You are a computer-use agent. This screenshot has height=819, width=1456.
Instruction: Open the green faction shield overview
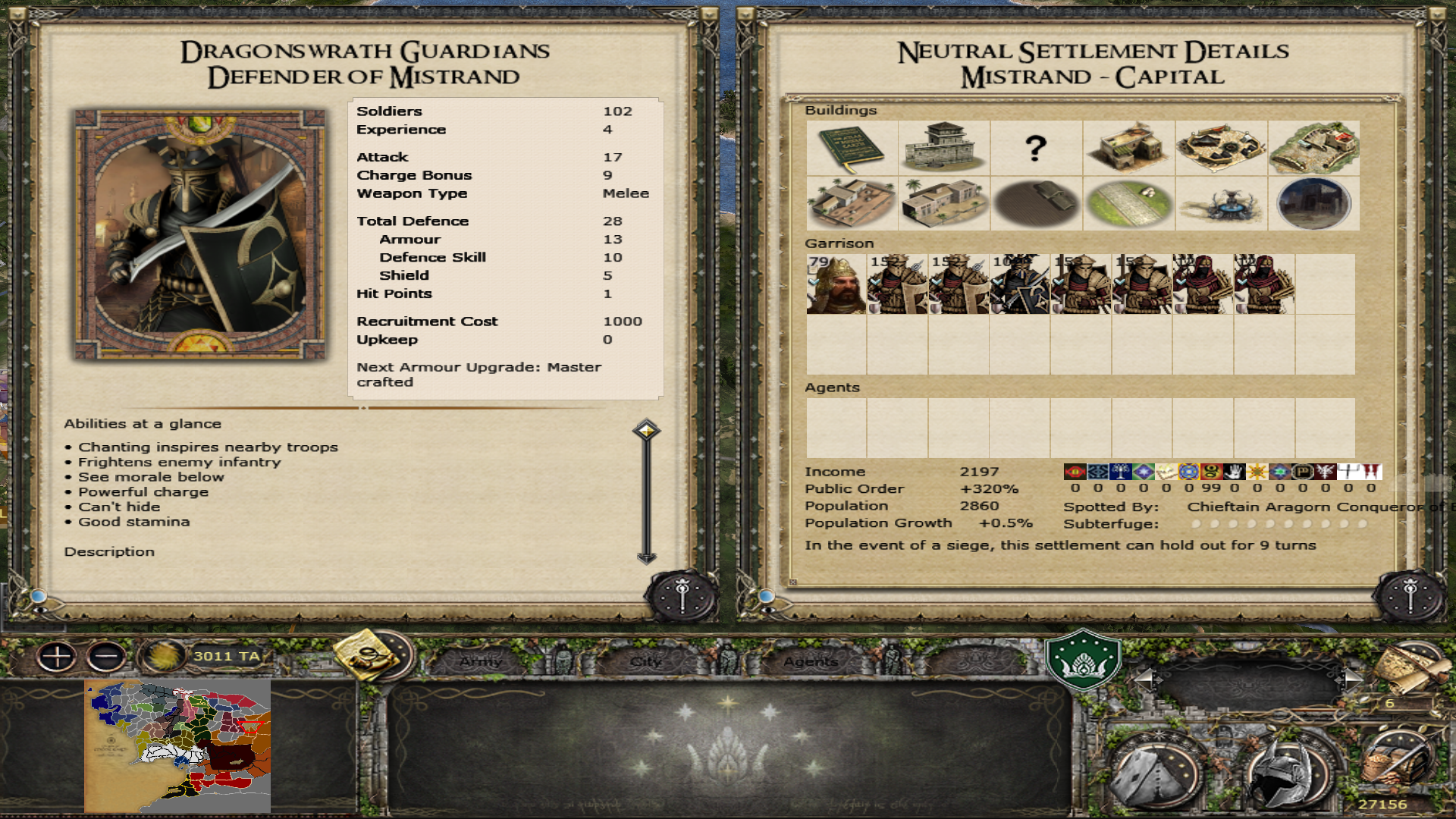pos(1083,660)
